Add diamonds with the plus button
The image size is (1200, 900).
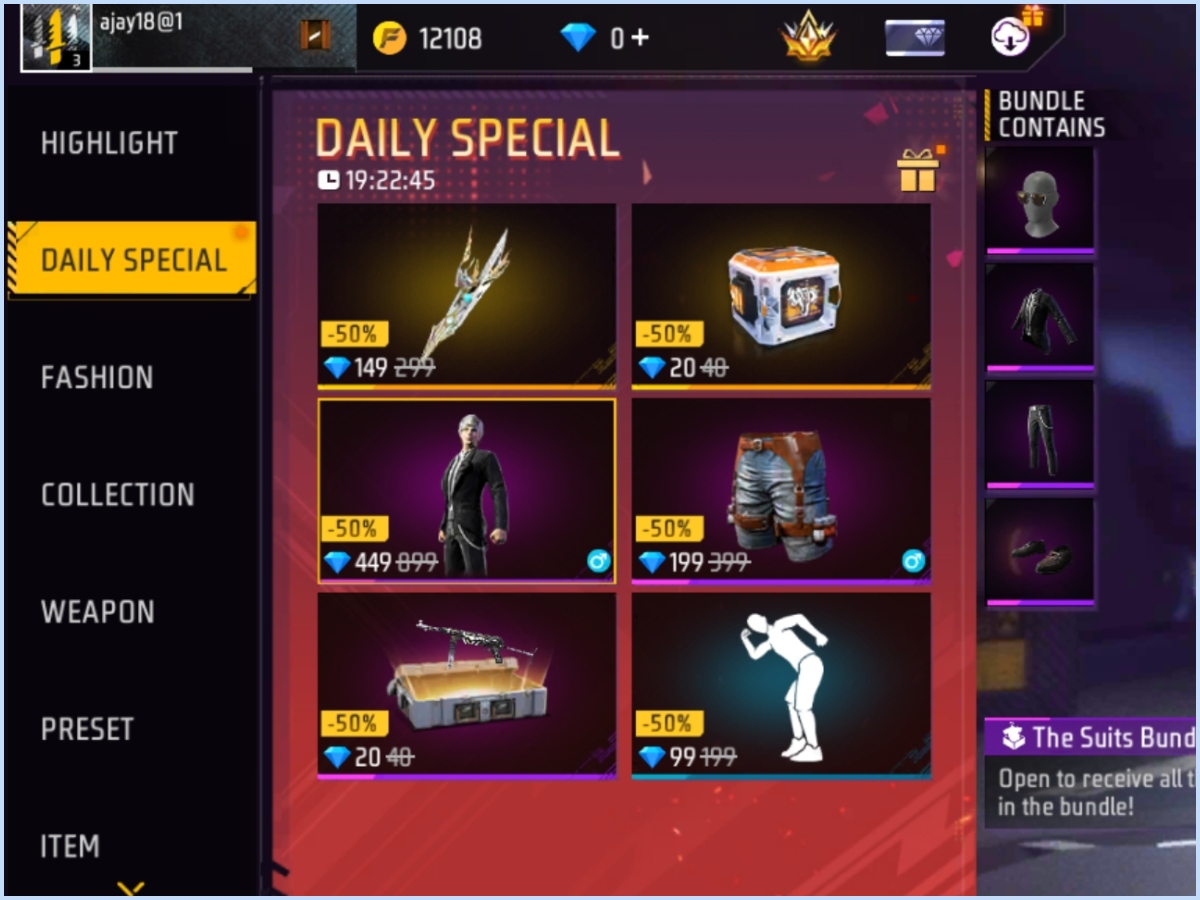pos(639,38)
